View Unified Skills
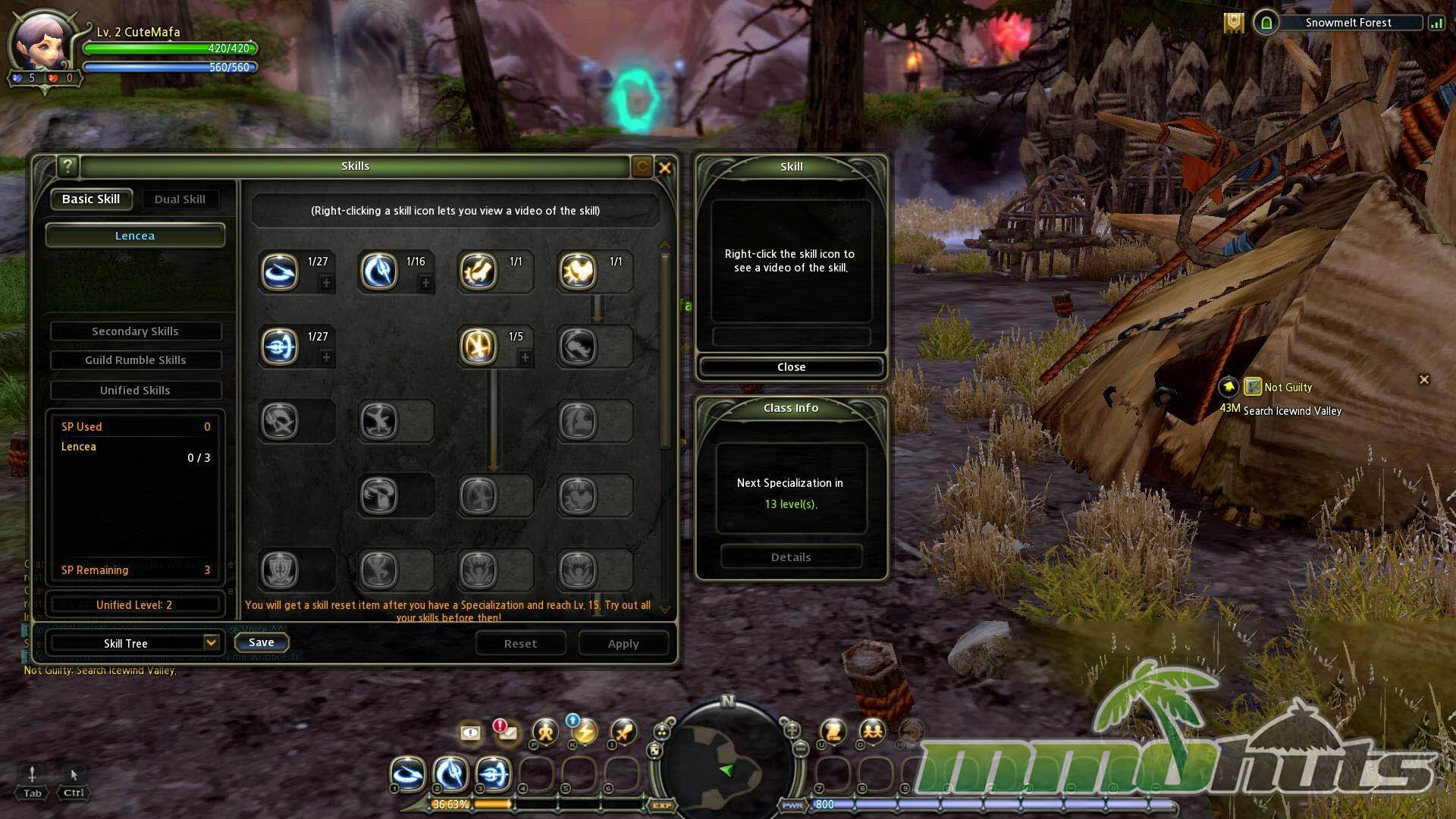The width and height of the screenshot is (1456, 819). (135, 391)
